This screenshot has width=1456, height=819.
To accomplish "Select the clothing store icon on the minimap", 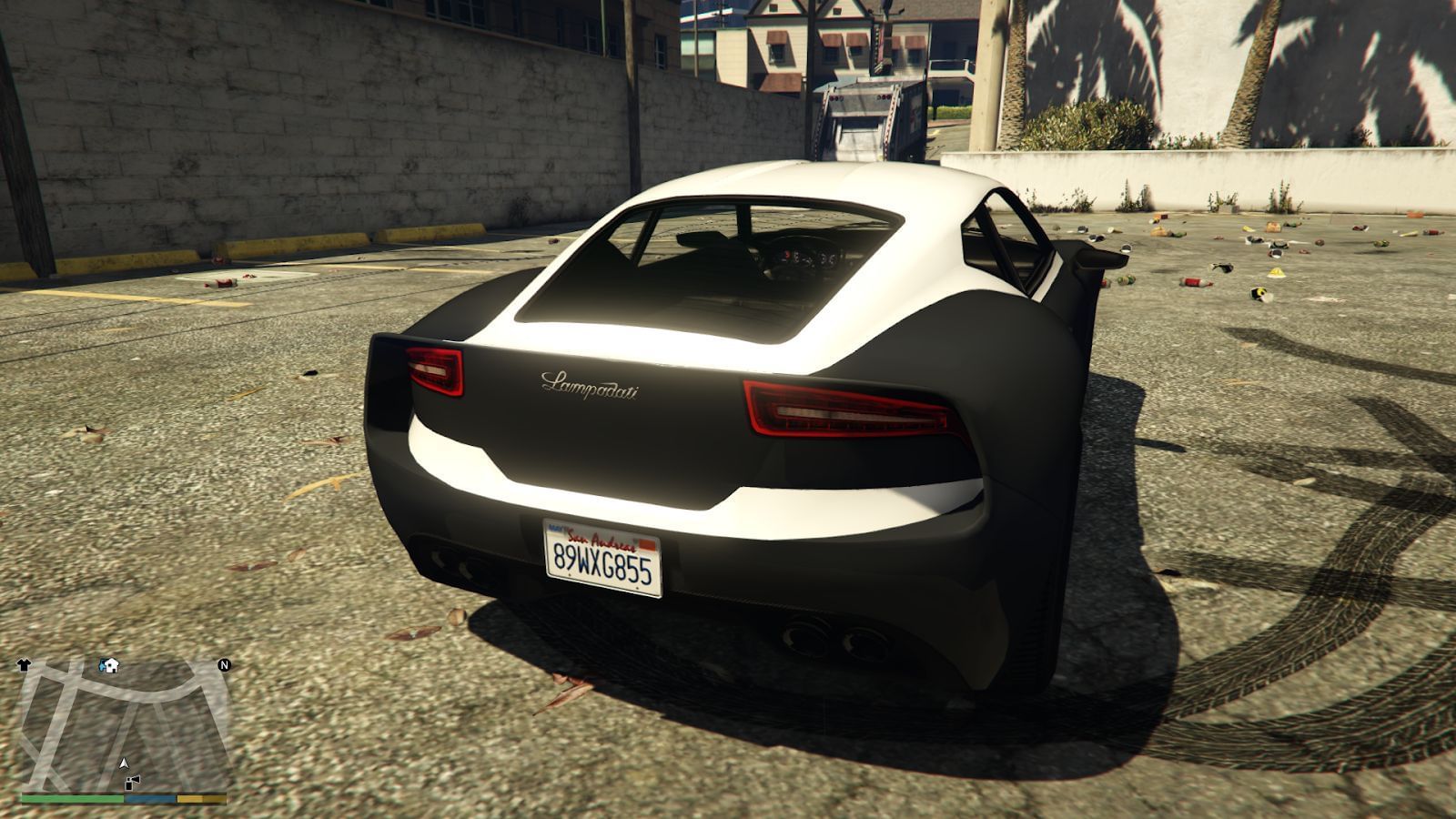I will pyautogui.click(x=24, y=664).
